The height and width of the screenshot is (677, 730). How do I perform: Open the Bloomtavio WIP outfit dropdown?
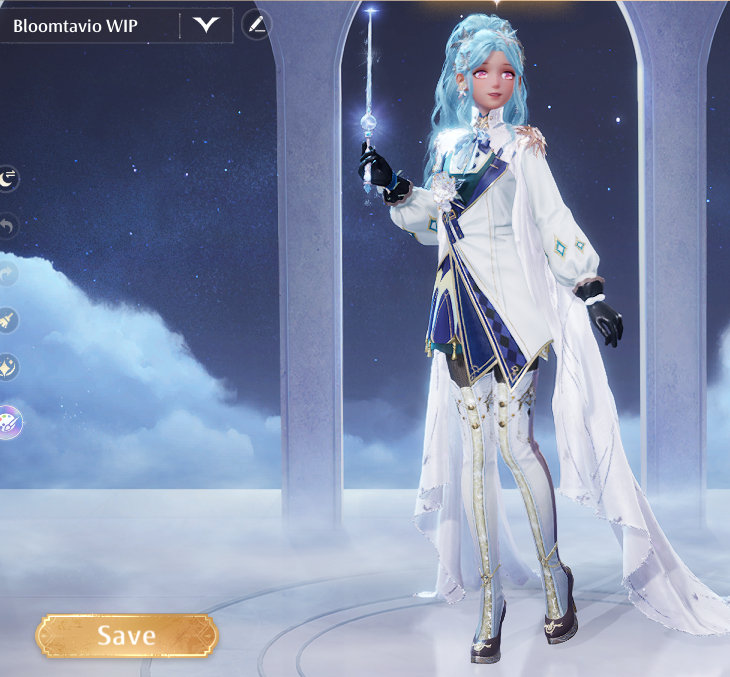click(206, 25)
